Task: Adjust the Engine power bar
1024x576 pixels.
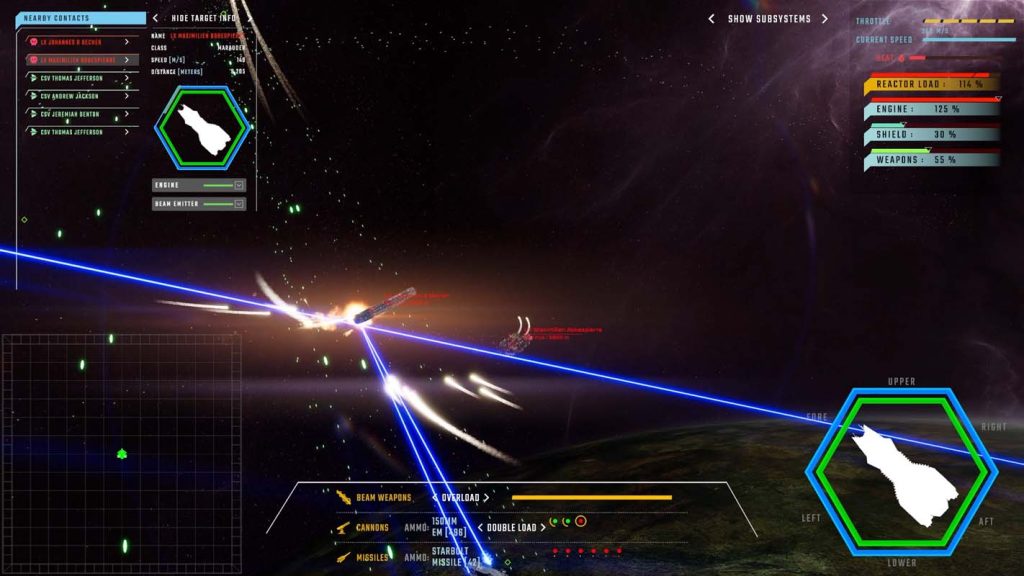Action: [x=932, y=109]
